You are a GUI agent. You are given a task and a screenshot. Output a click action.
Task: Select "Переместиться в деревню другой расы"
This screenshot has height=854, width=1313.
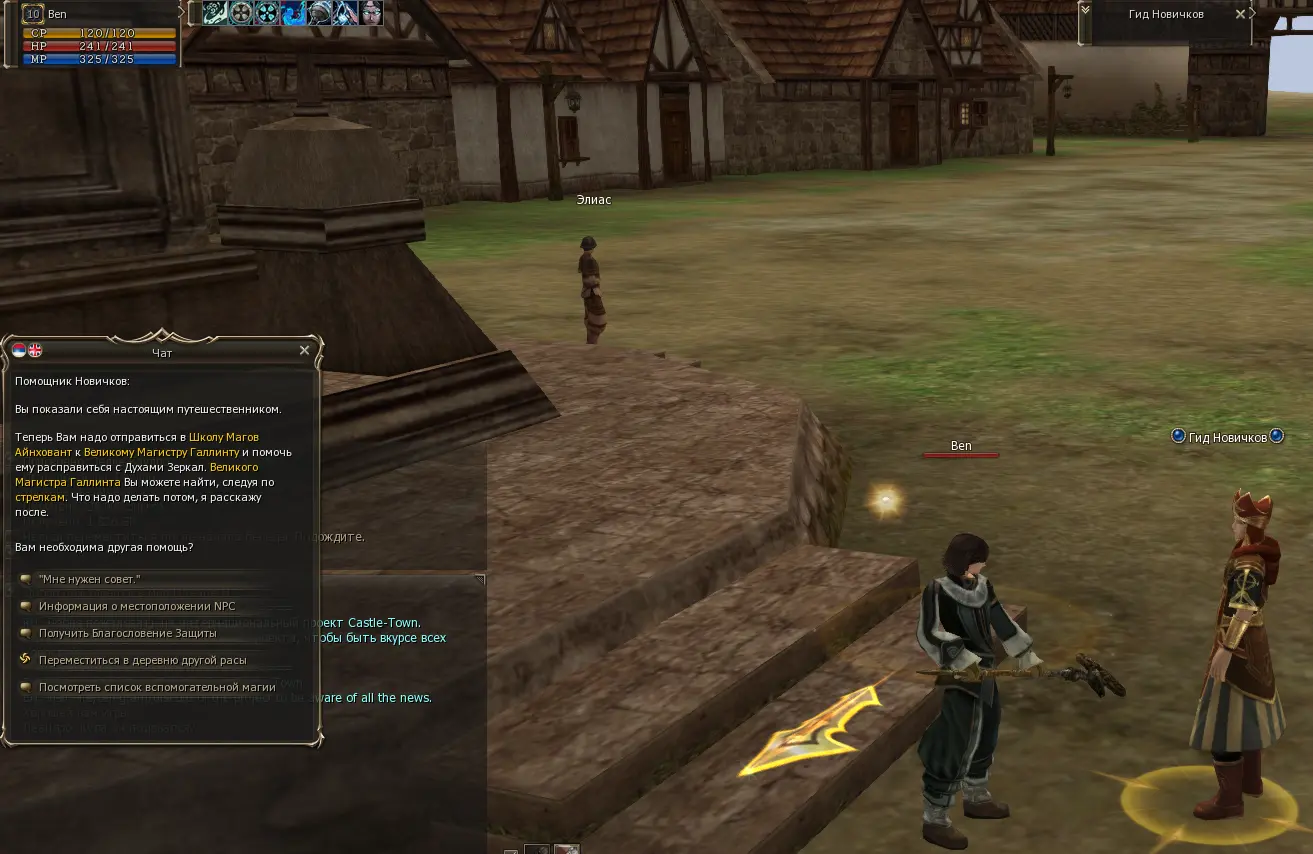pyautogui.click(x=142, y=660)
